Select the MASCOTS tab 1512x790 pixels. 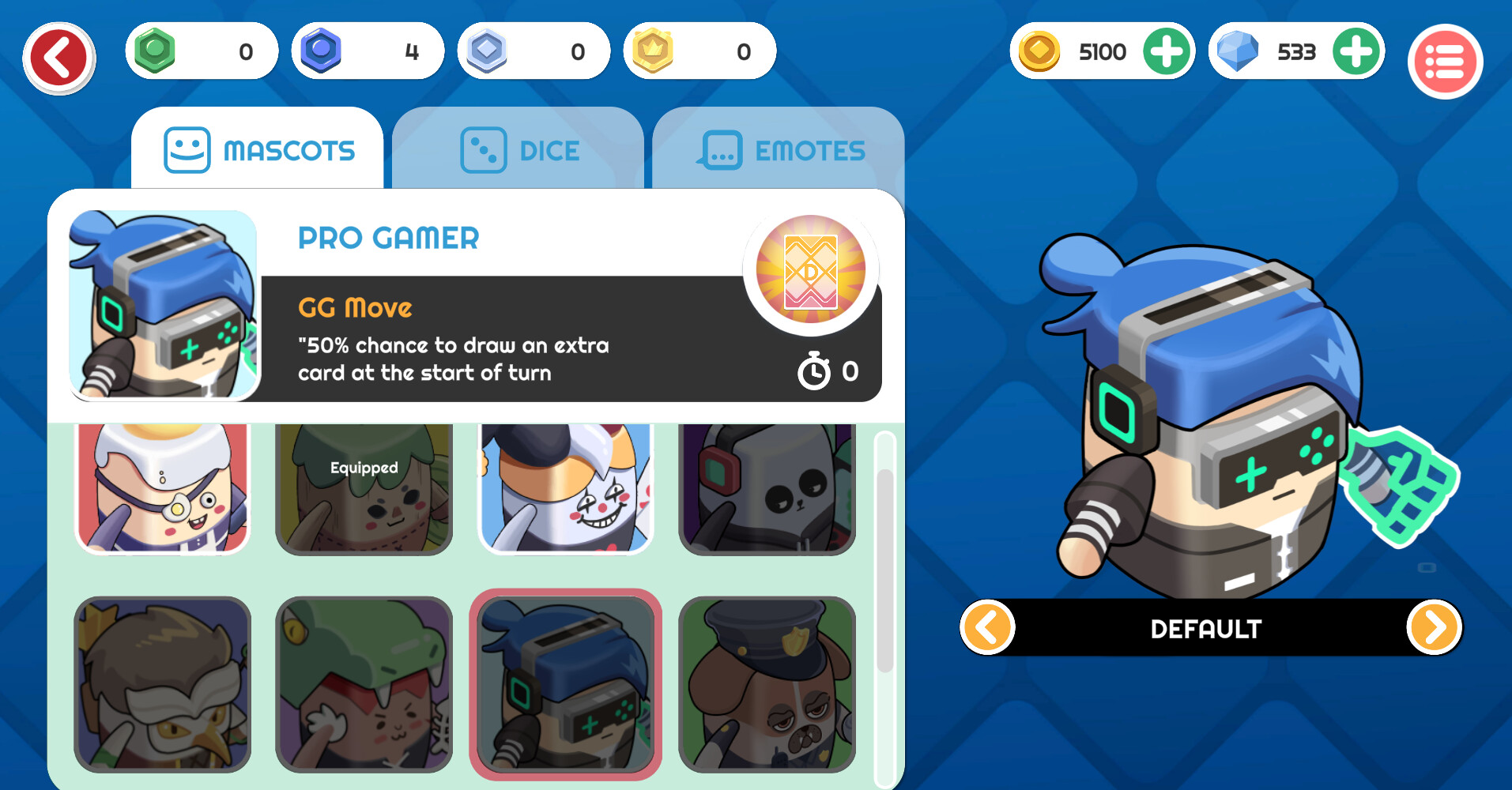pos(258,150)
